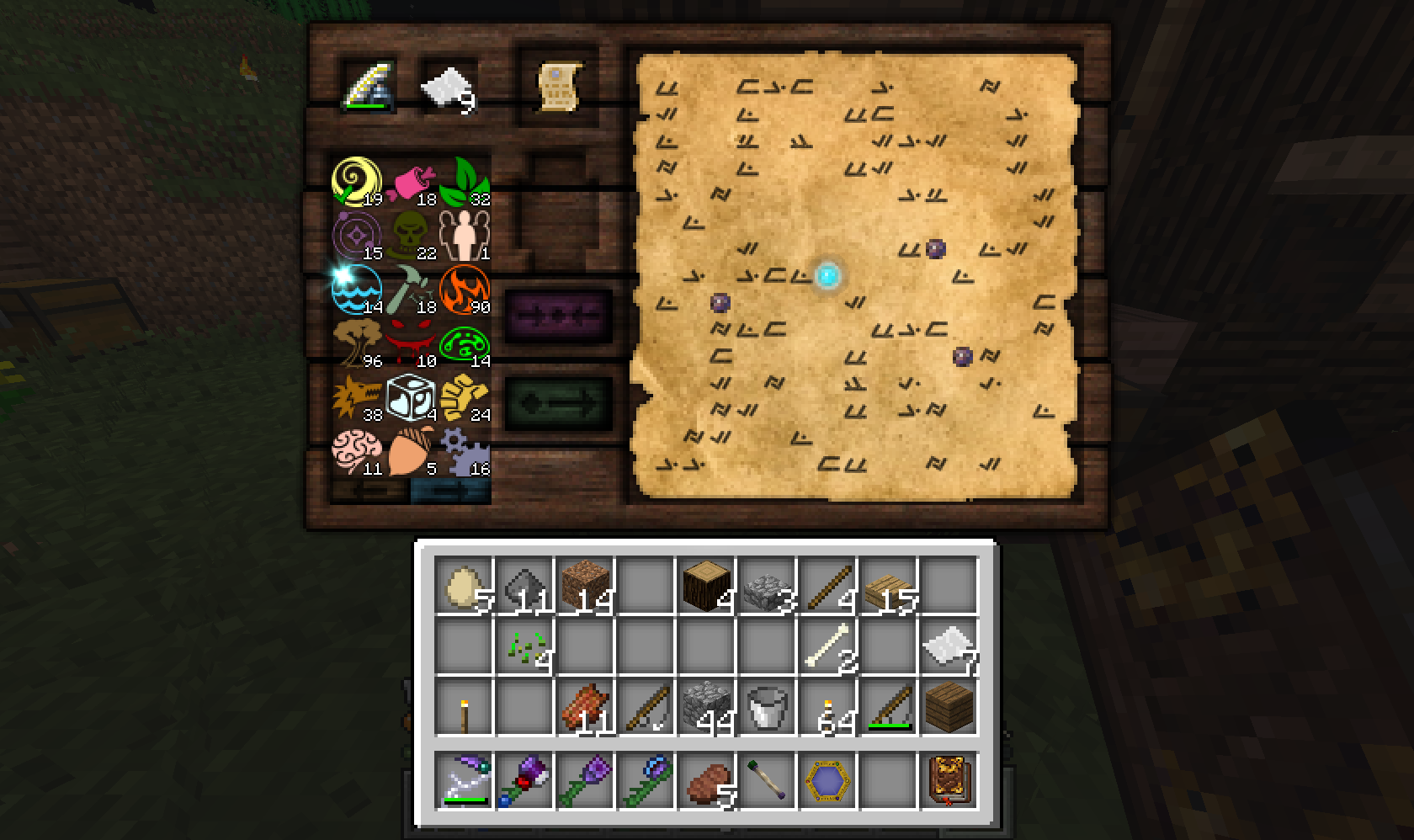Screen dimensions: 1414x840
Task: Pick up the bone stack
Action: tap(827, 646)
